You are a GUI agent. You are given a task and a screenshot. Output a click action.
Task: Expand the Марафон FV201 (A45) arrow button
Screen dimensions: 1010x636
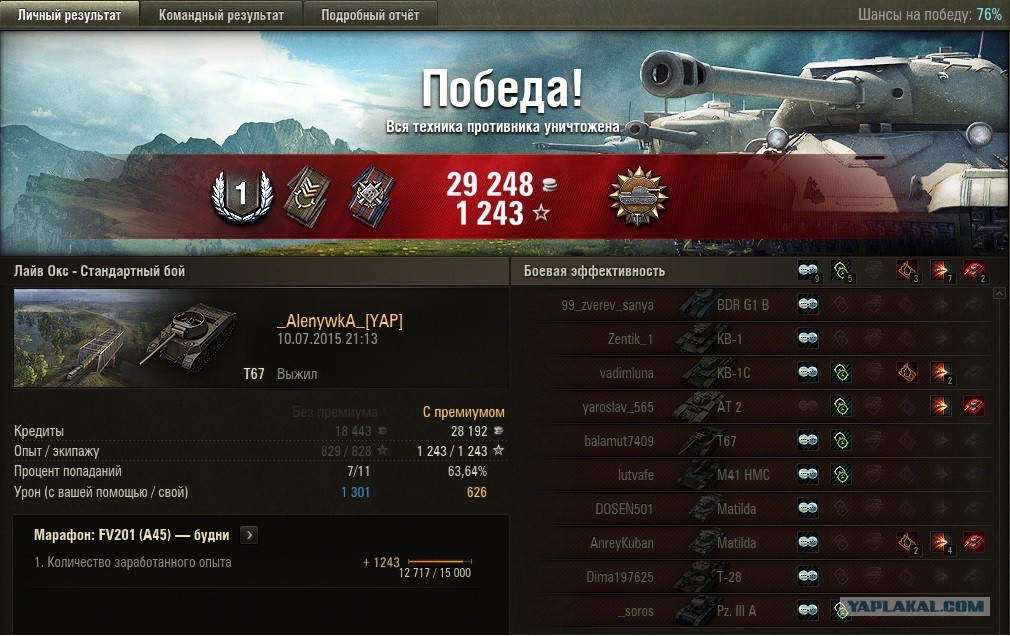pos(249,535)
